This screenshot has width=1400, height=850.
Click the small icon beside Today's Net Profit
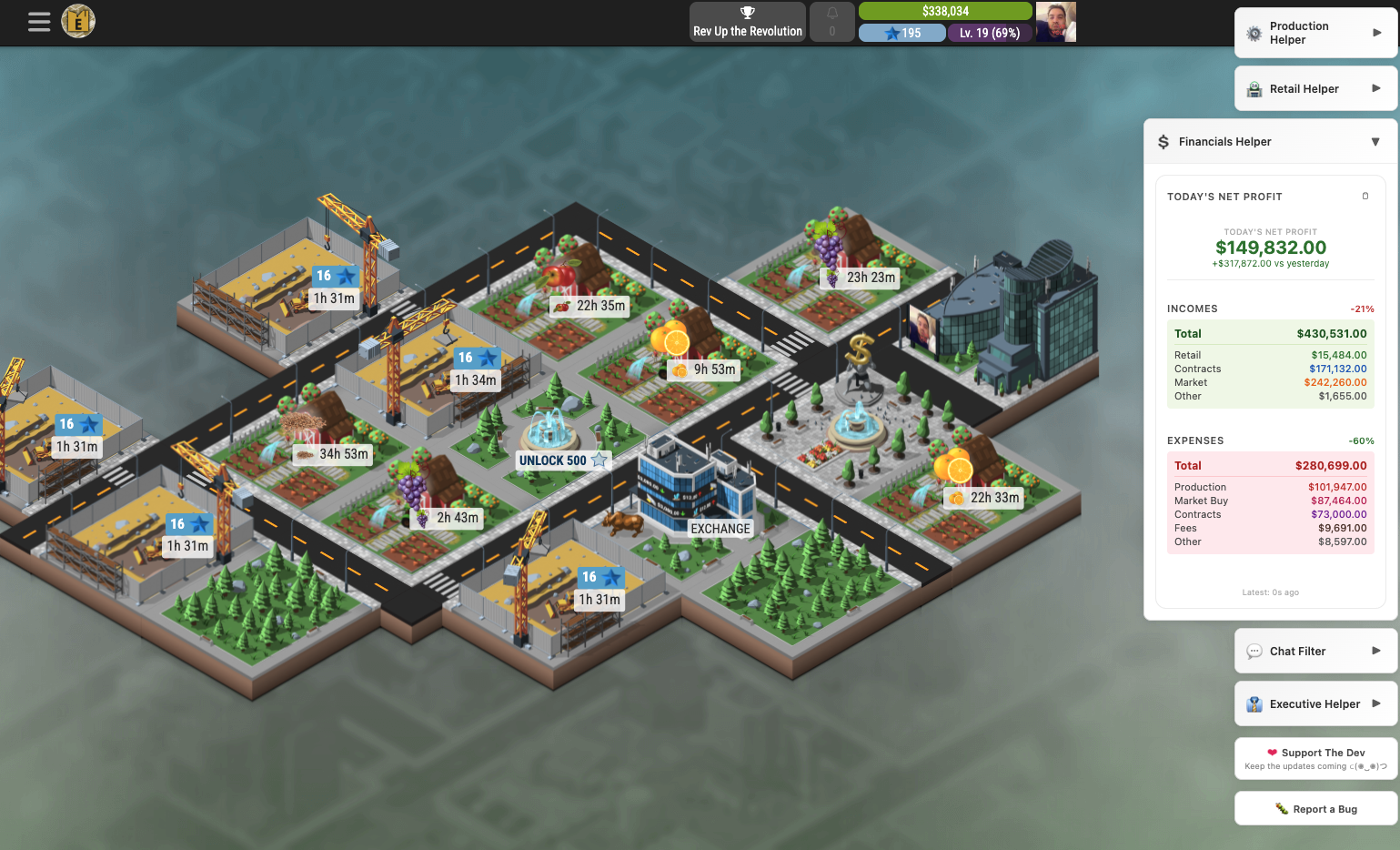[1365, 197]
